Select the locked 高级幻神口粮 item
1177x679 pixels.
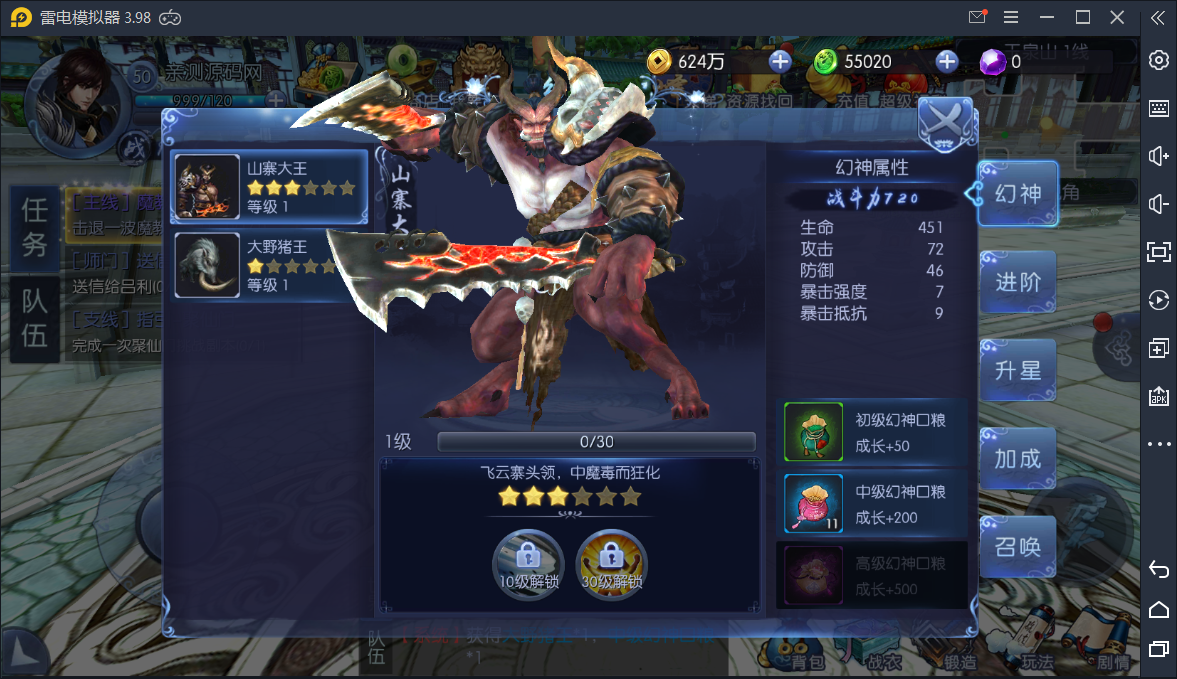pyautogui.click(x=814, y=575)
